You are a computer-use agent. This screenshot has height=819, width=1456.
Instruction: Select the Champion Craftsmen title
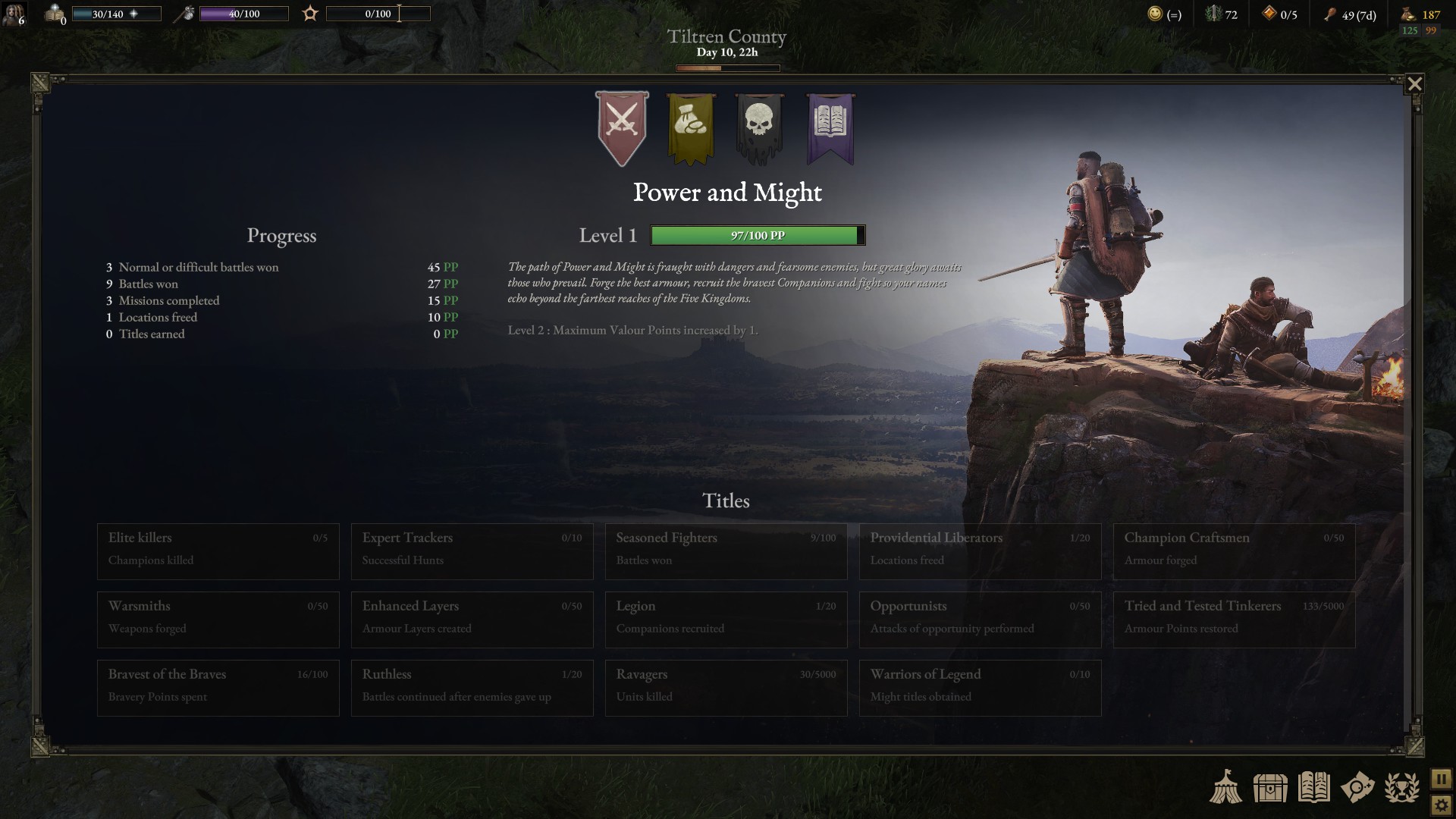point(1234,551)
